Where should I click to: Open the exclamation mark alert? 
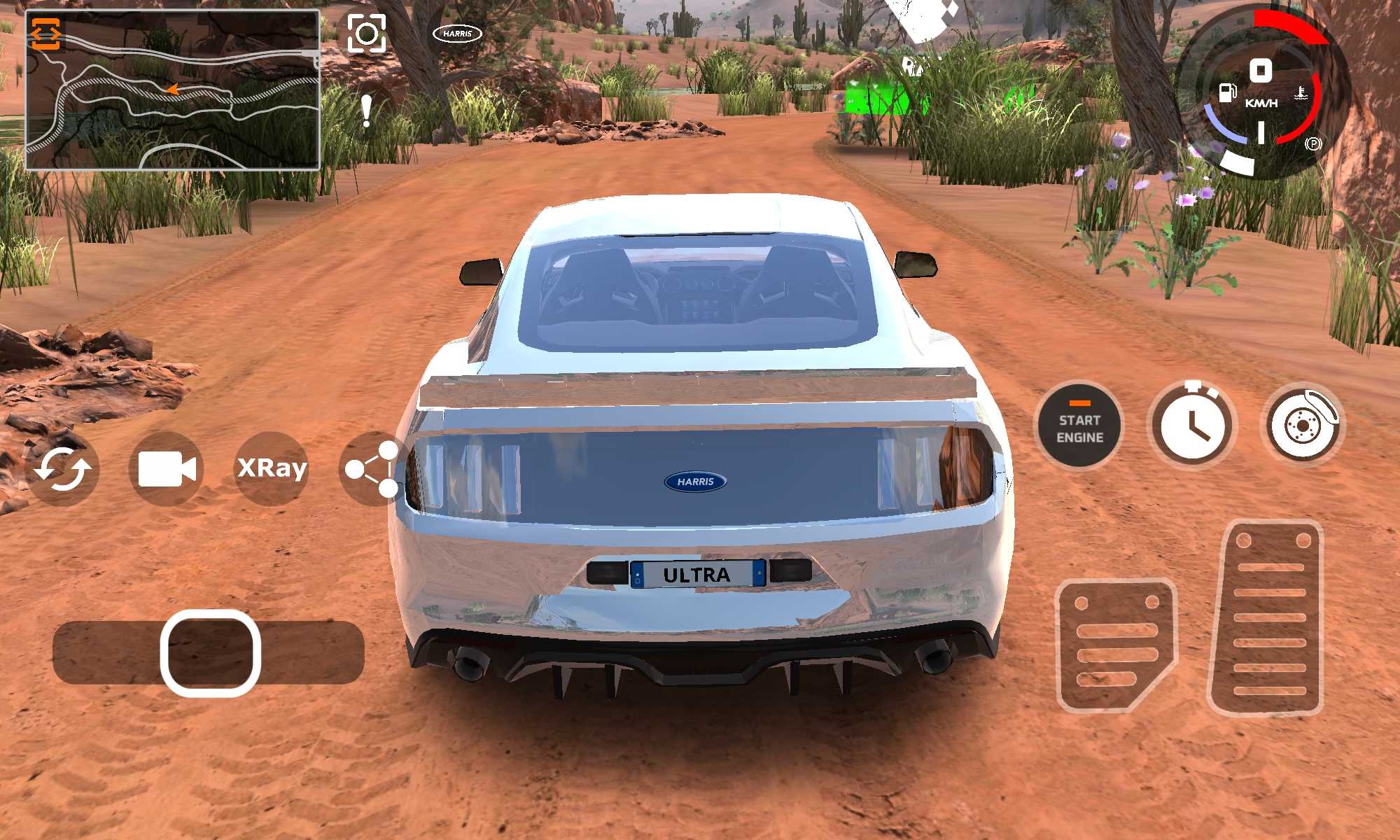point(366,111)
